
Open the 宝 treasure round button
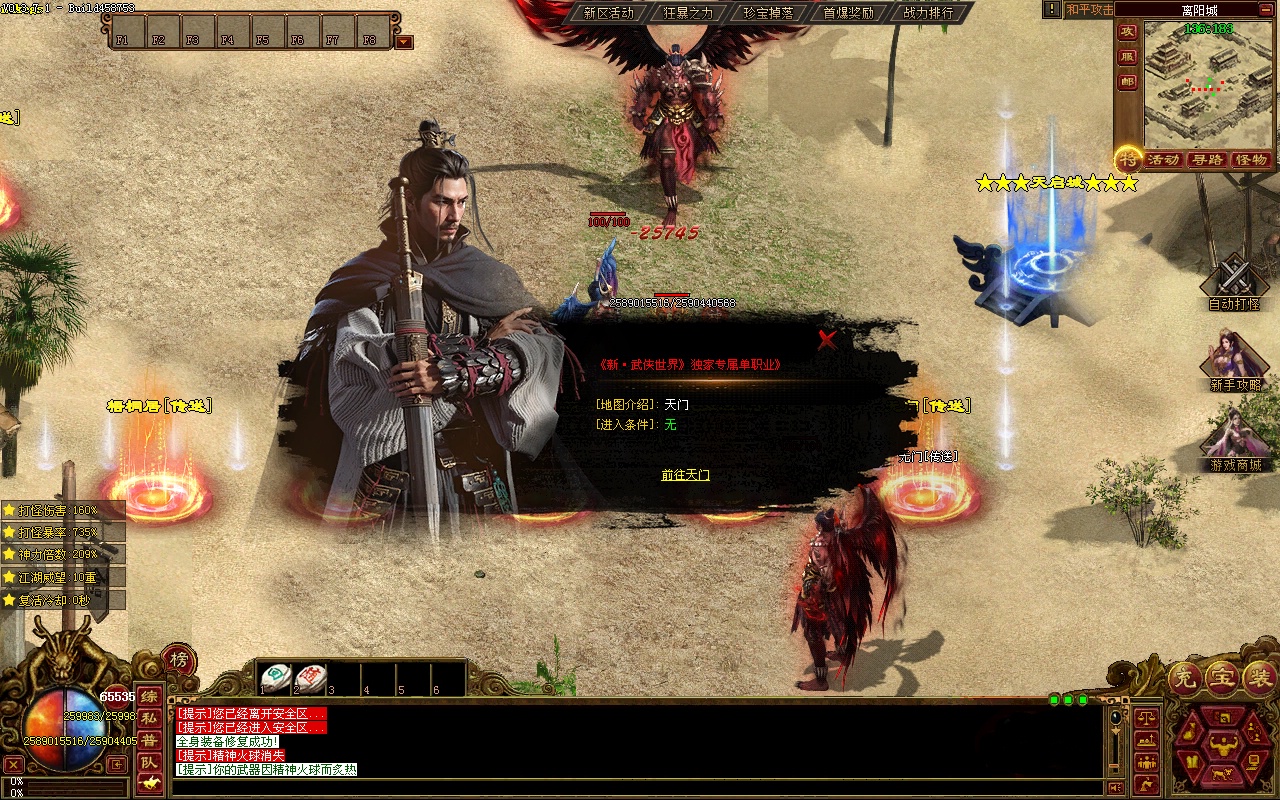[1222, 679]
